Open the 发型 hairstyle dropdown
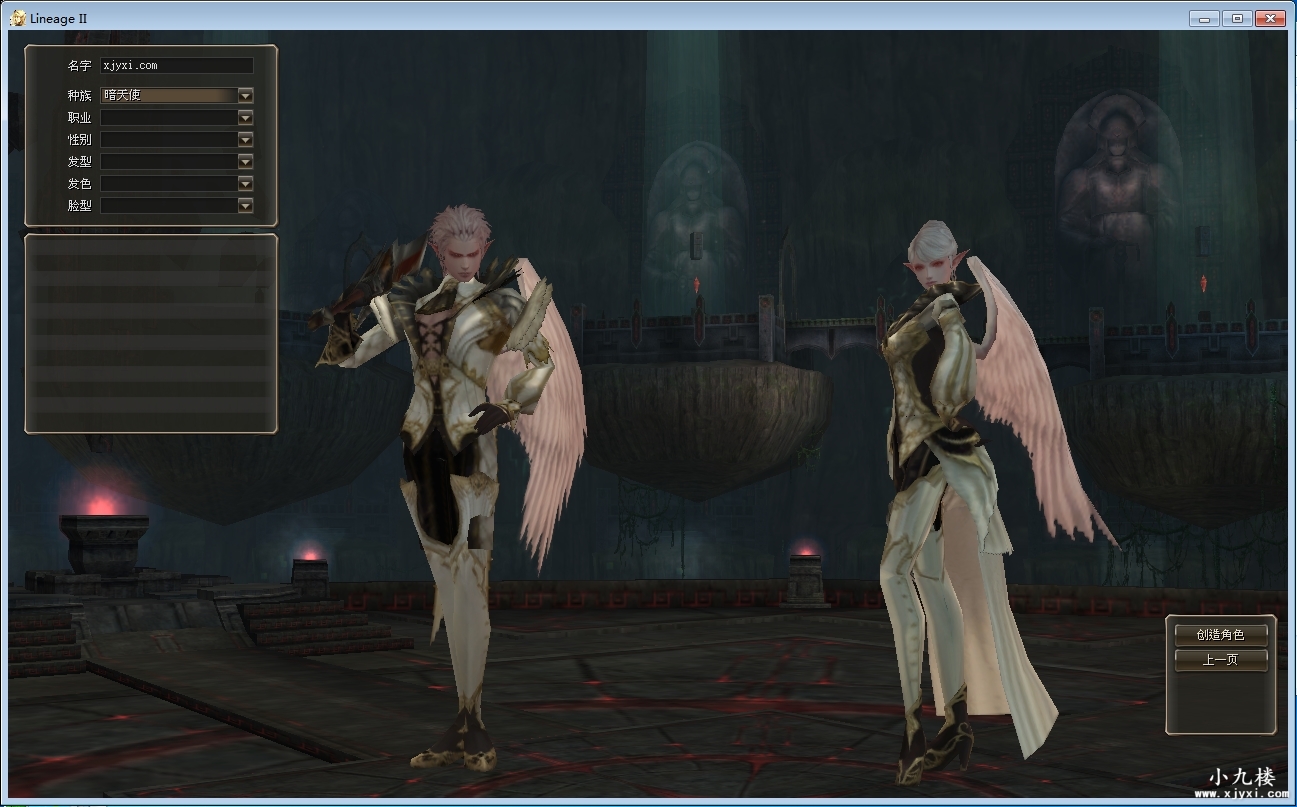Viewport: 1297px width, 807px height. tap(245, 161)
